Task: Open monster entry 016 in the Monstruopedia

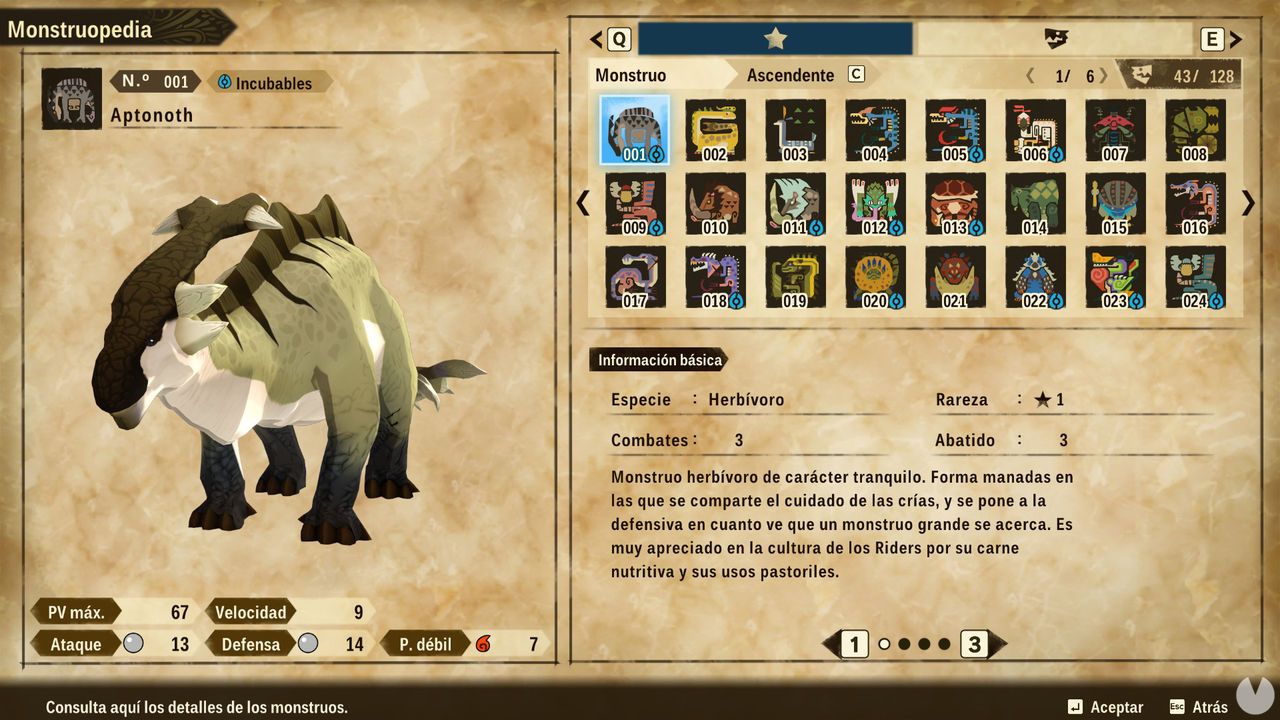Action: [x=1196, y=203]
